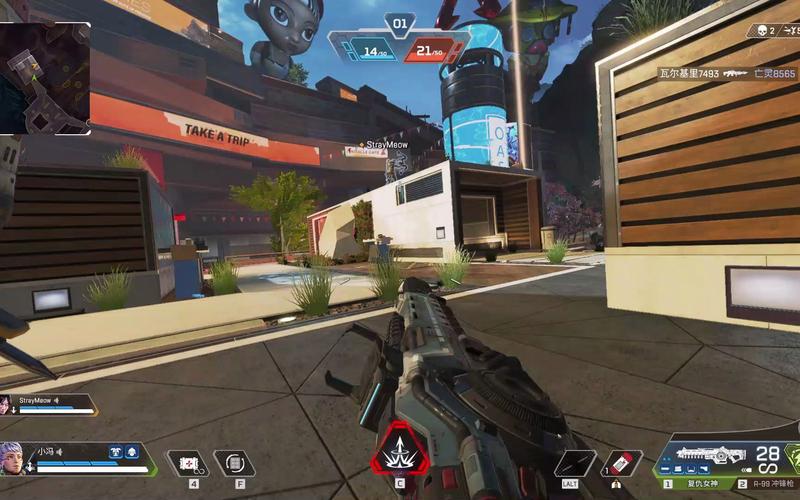
Task: Click the 小冯 player portrait
Action: point(13,458)
